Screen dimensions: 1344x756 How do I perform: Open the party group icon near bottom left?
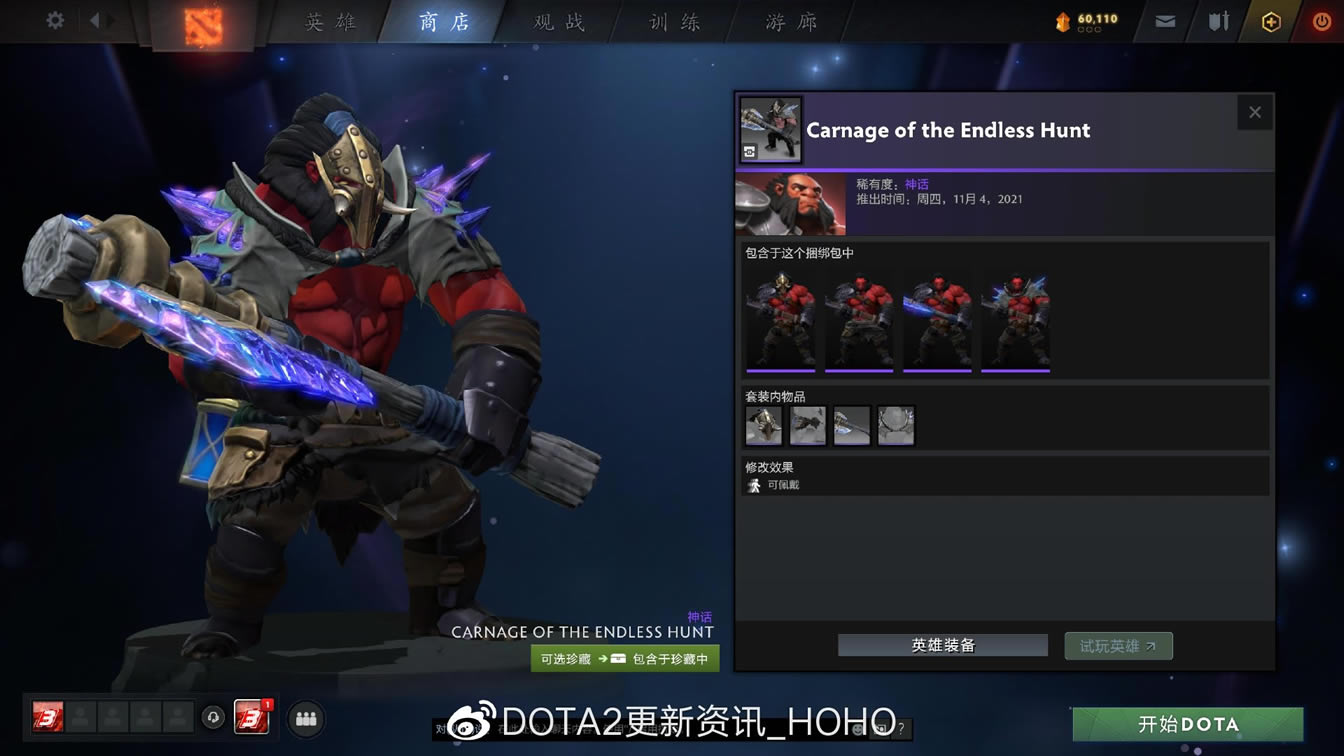click(x=306, y=718)
